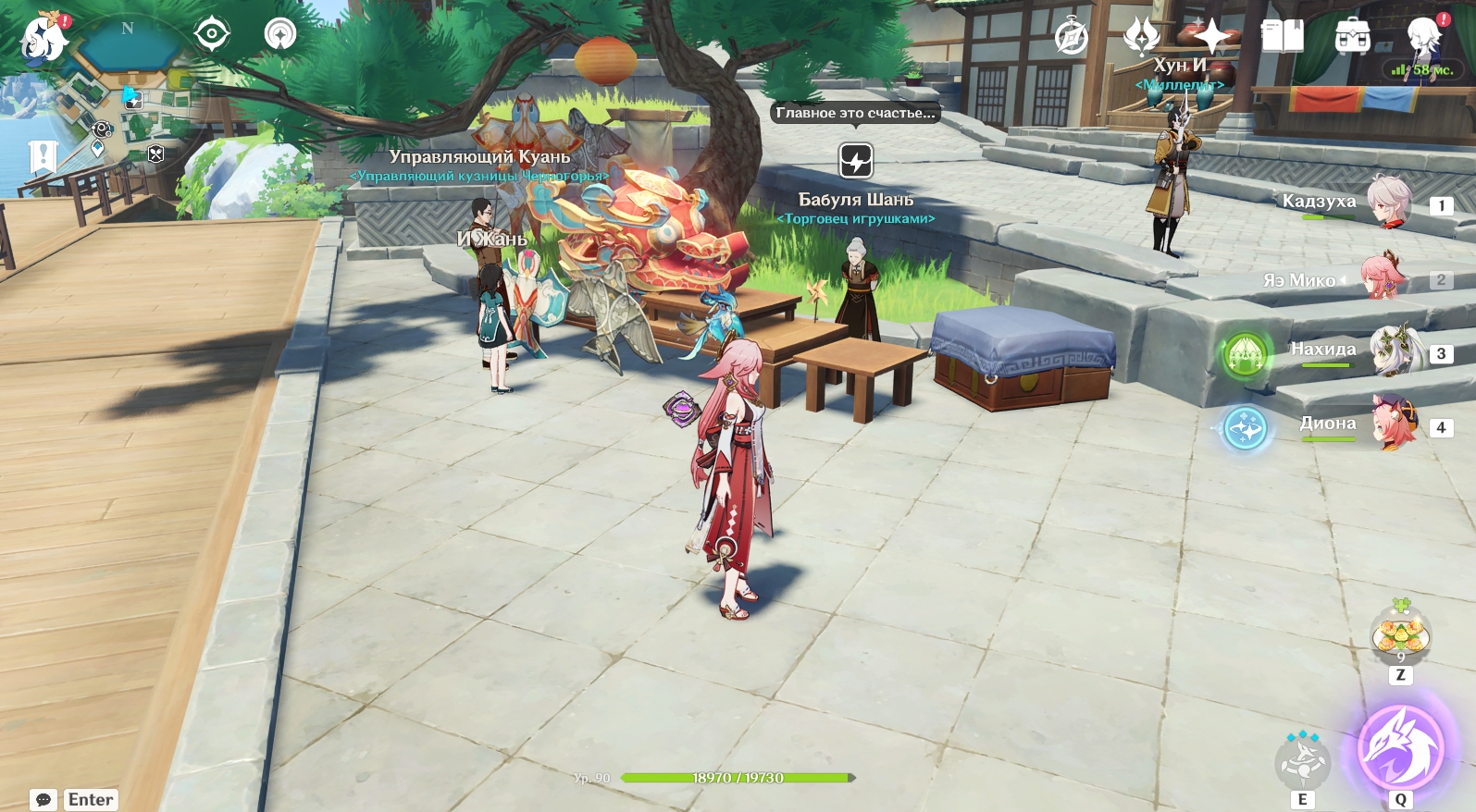Switch to party member Диона
The width and height of the screenshot is (1476, 812).
coord(1395,424)
